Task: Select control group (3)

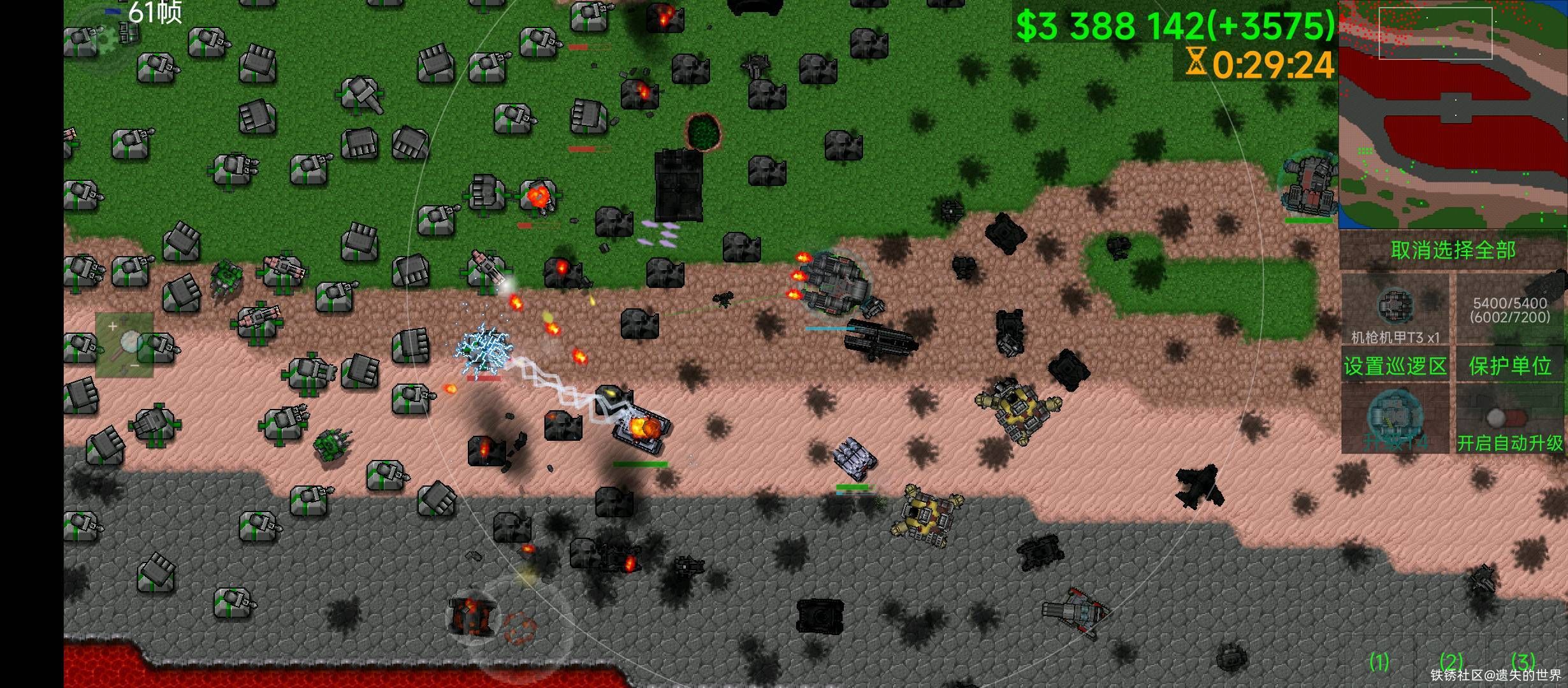Action: (x=1523, y=663)
